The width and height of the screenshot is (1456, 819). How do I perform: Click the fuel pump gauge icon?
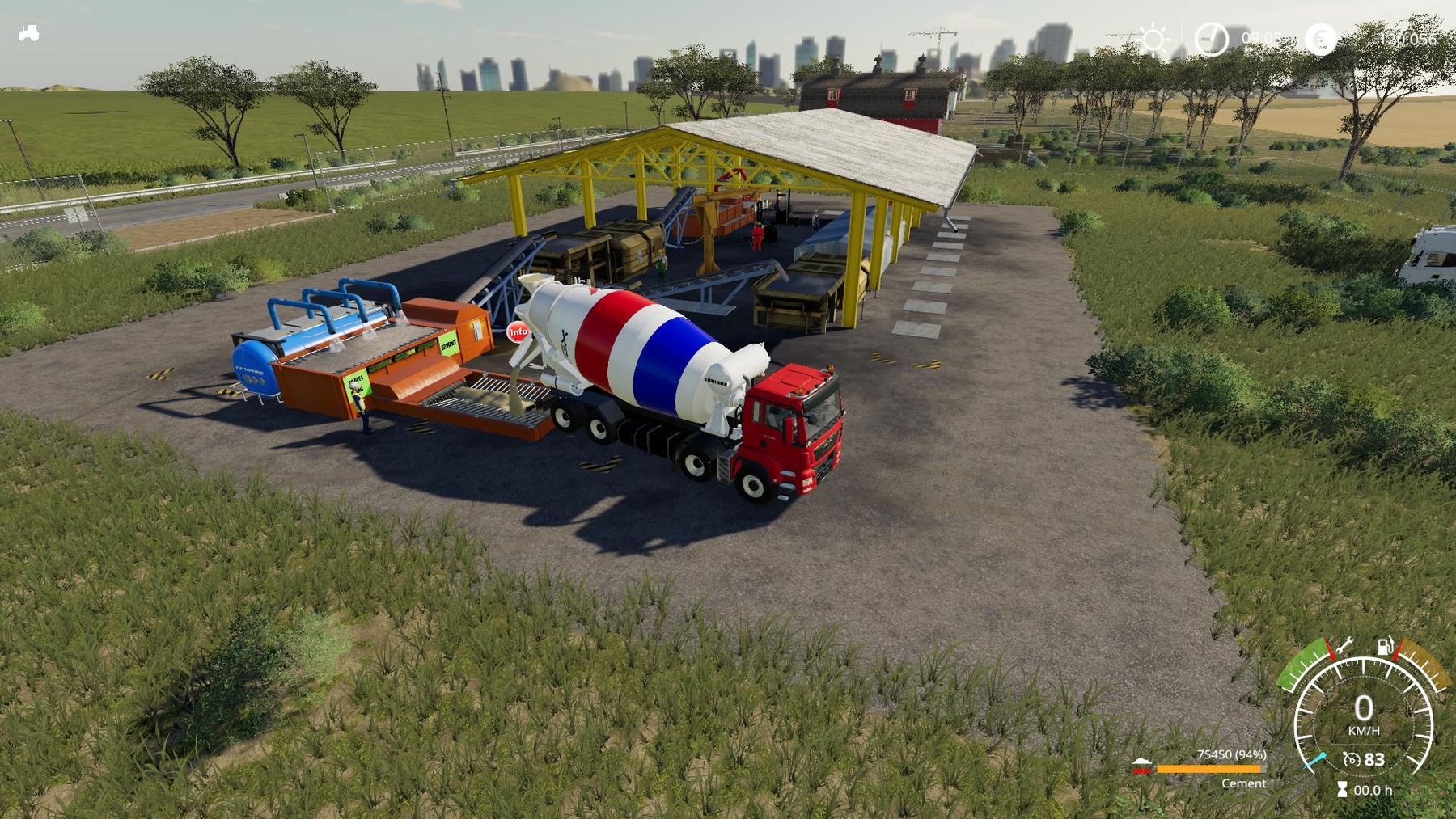tap(1386, 646)
